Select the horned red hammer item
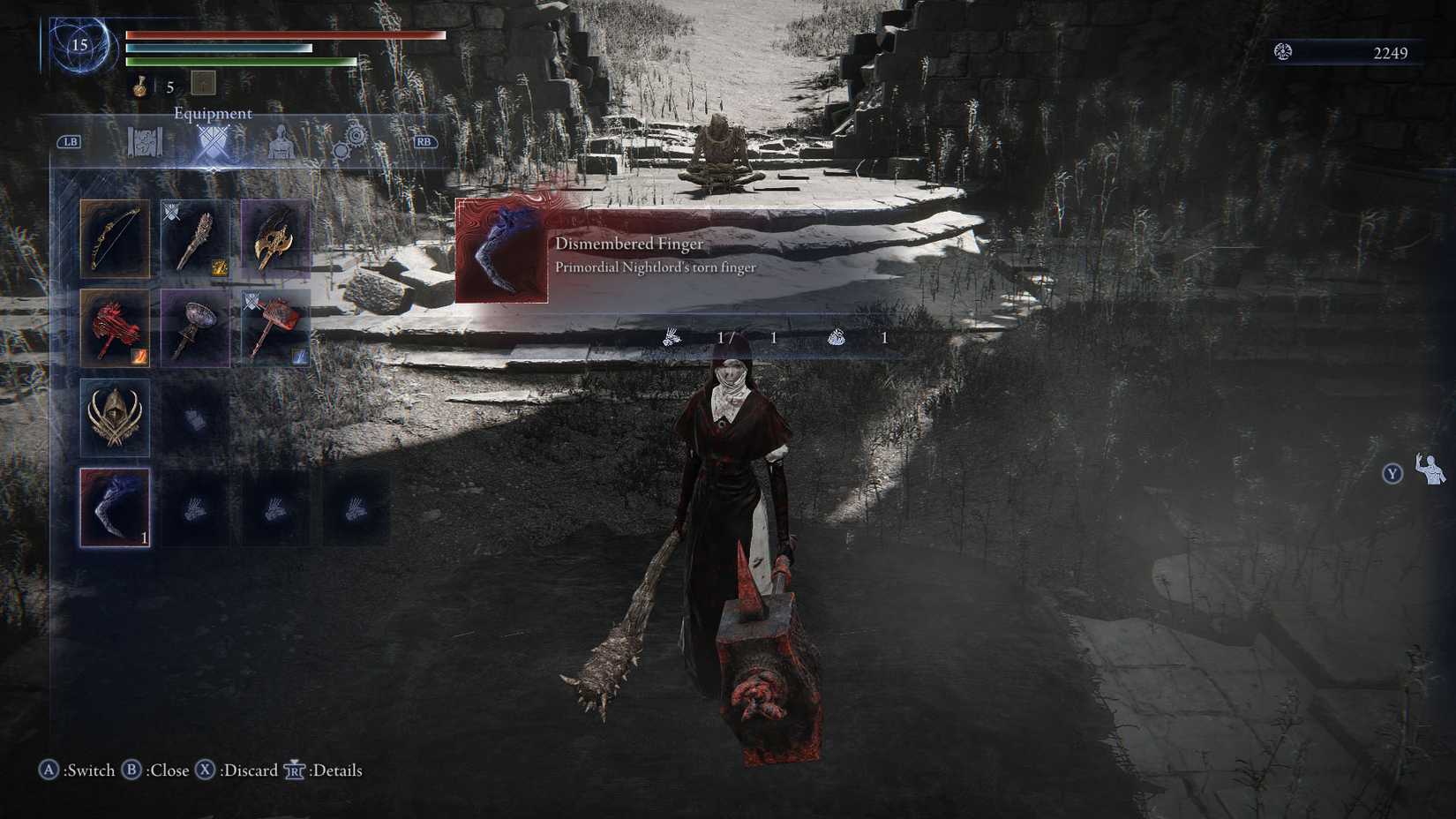1456x819 pixels. tap(274, 327)
